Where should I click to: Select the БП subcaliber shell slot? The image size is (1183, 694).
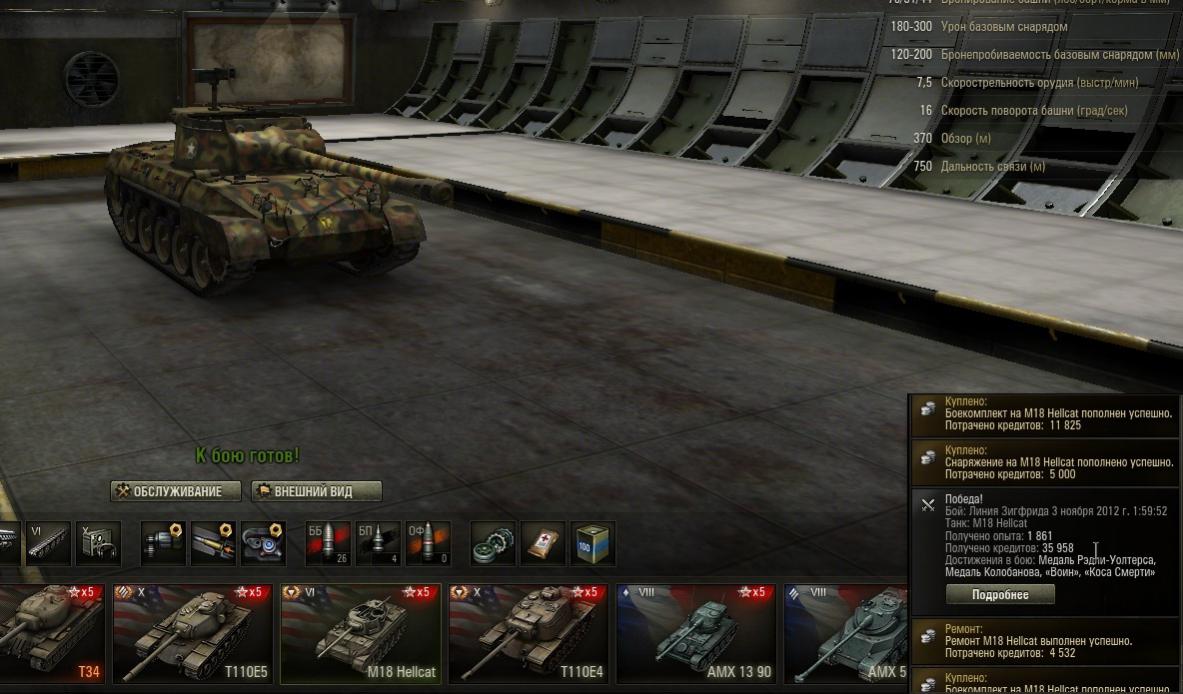point(378,543)
